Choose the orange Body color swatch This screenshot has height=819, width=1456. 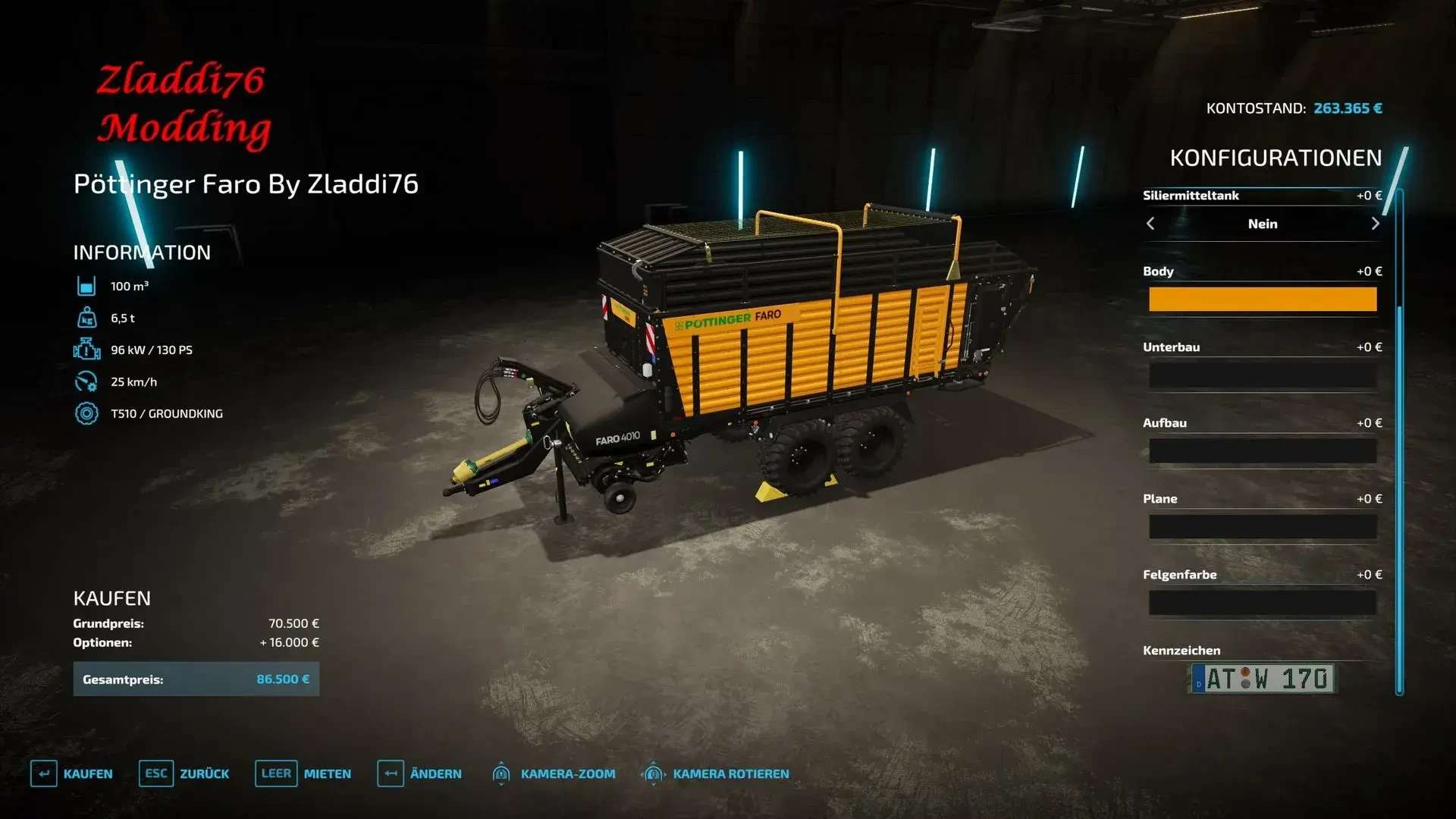pyautogui.click(x=1262, y=300)
